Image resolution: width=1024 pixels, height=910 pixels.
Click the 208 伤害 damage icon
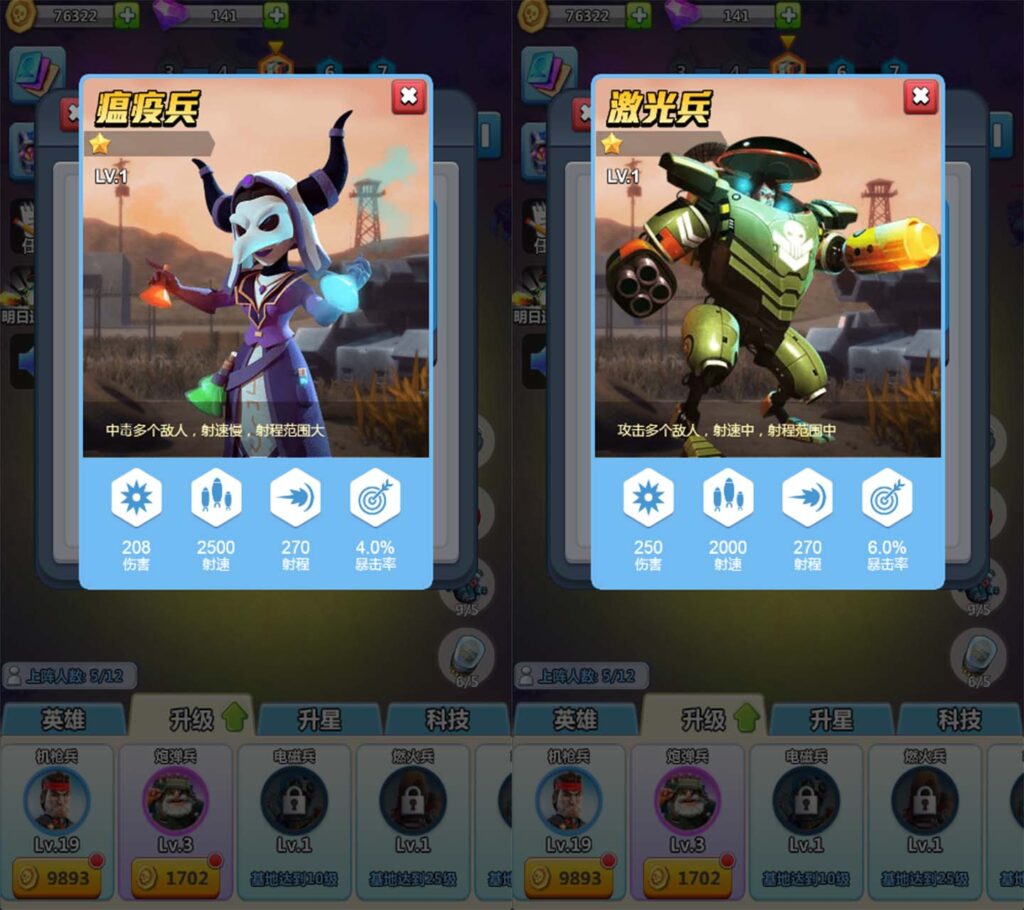tap(136, 497)
